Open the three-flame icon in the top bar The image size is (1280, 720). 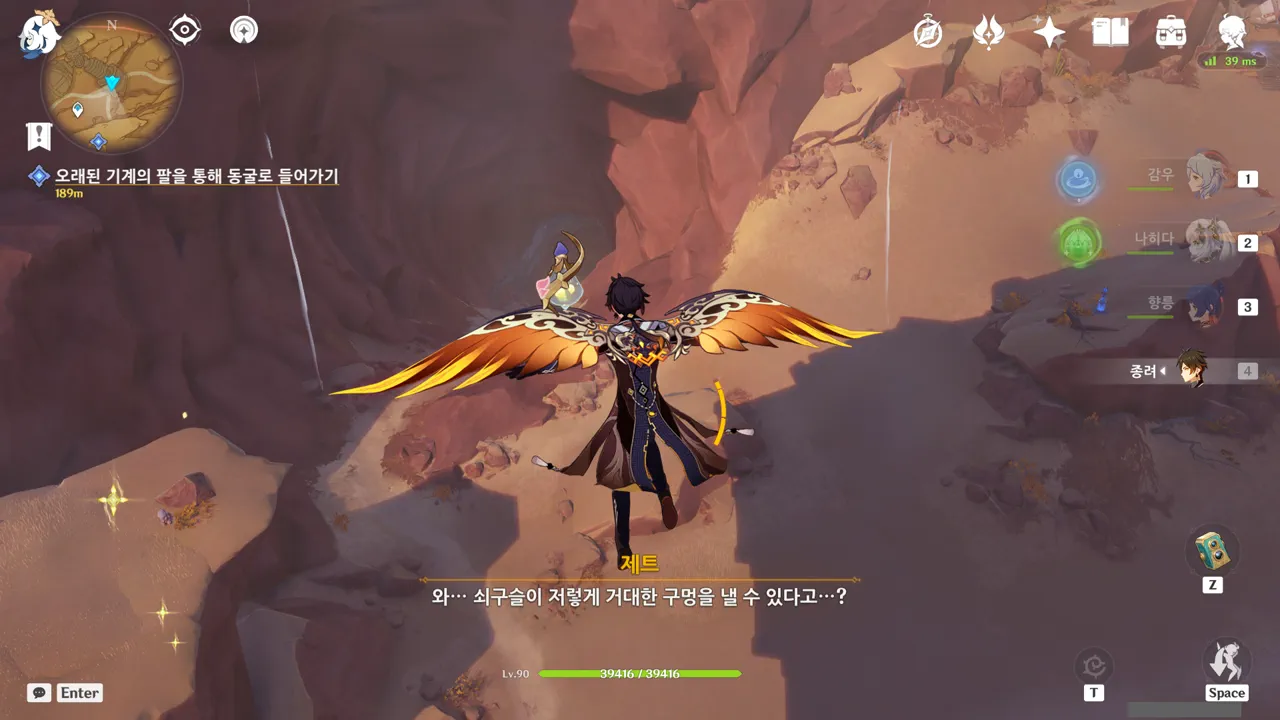(989, 32)
